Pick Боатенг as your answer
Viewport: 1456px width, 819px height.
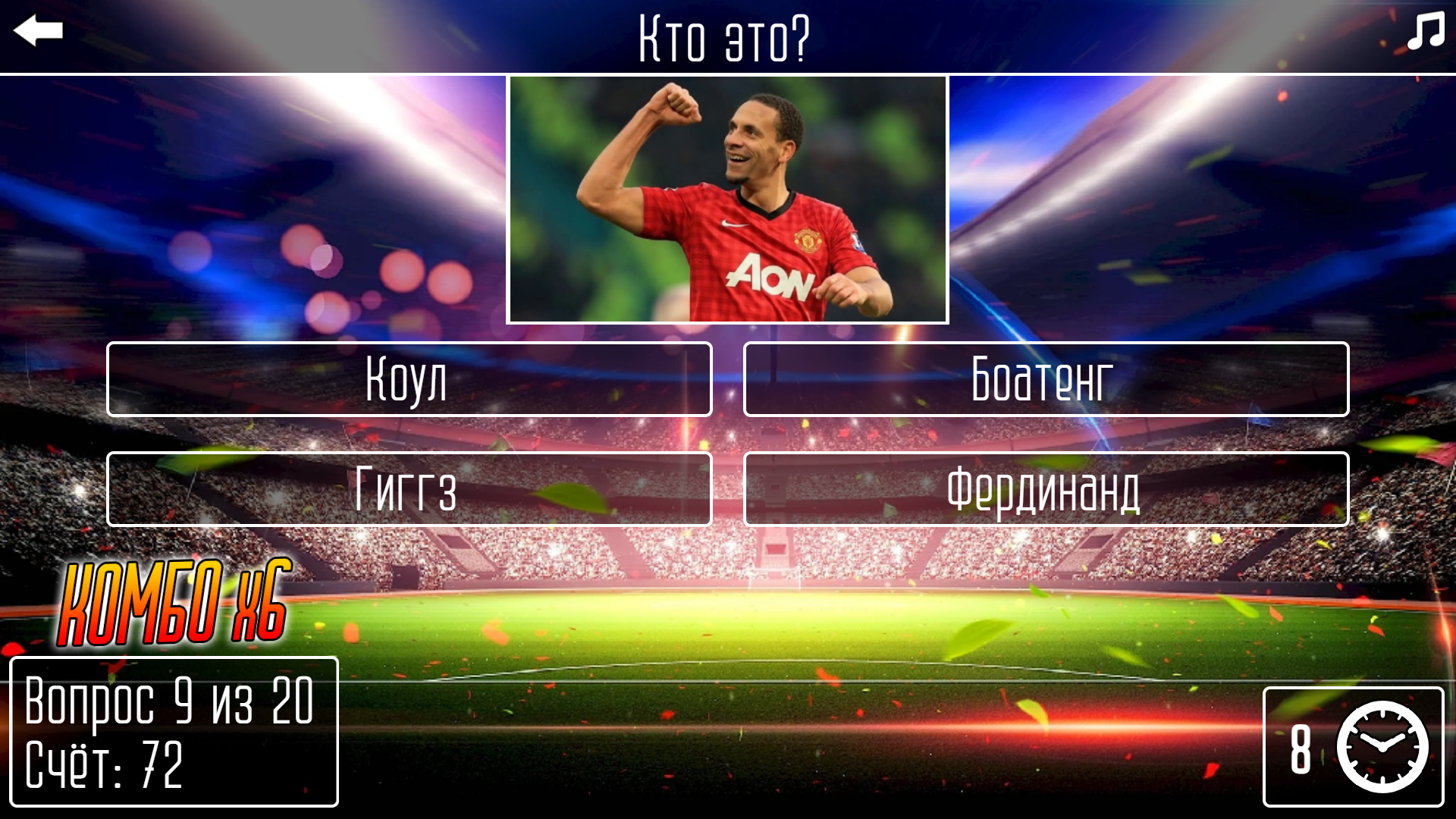click(1046, 379)
